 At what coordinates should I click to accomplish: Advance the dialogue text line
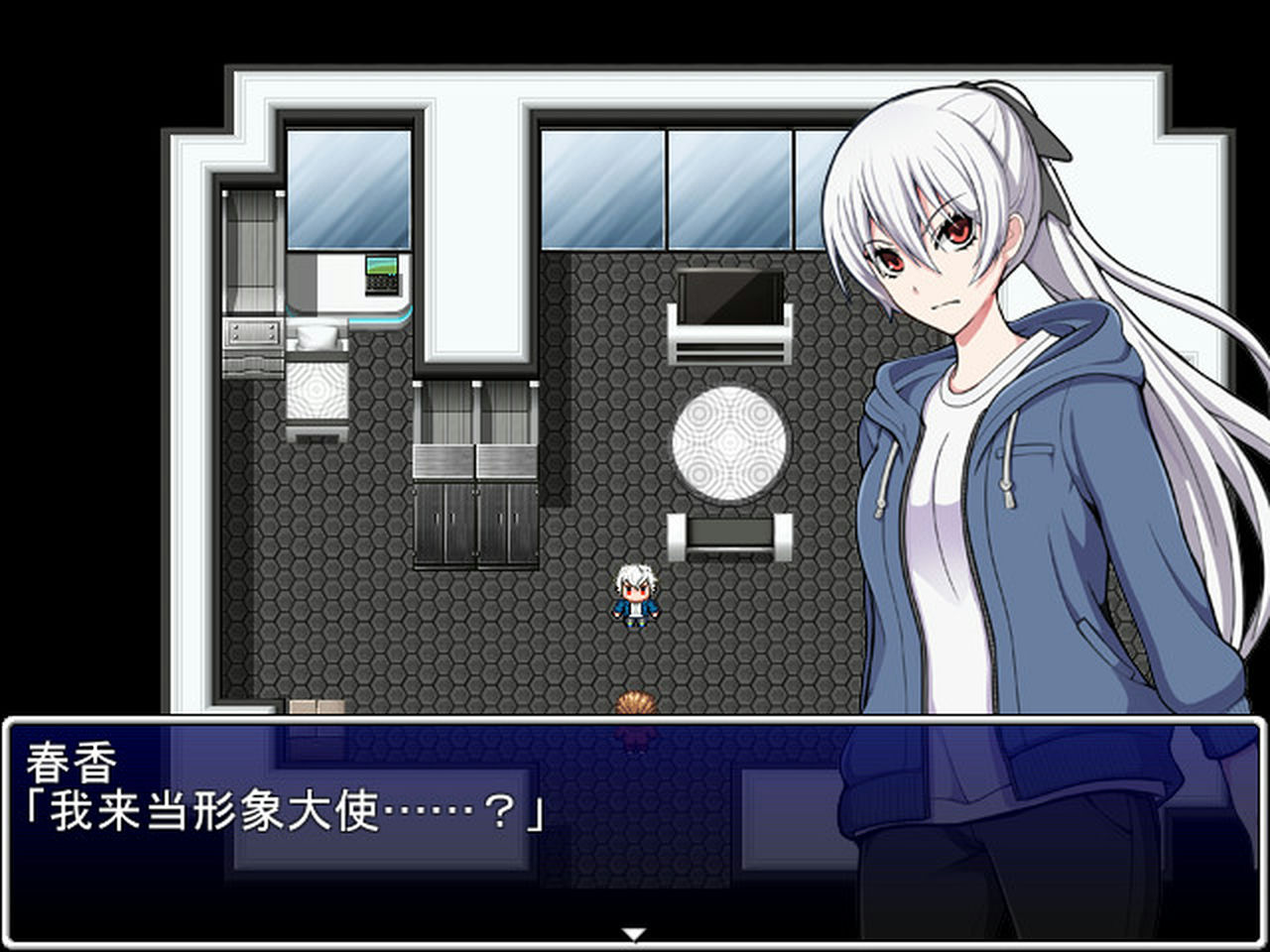[x=283, y=810]
